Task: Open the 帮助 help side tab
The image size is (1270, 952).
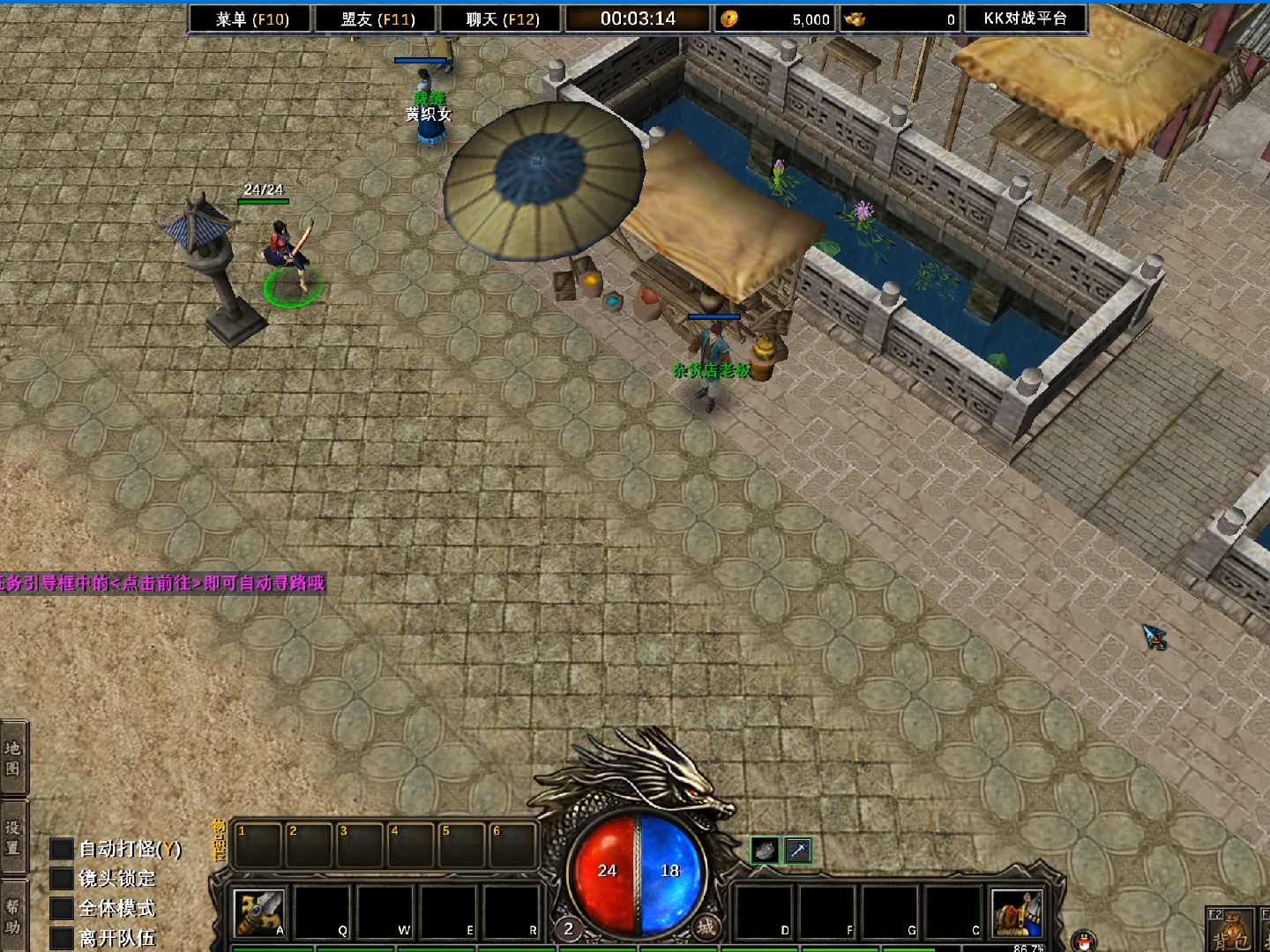Action: tap(13, 917)
